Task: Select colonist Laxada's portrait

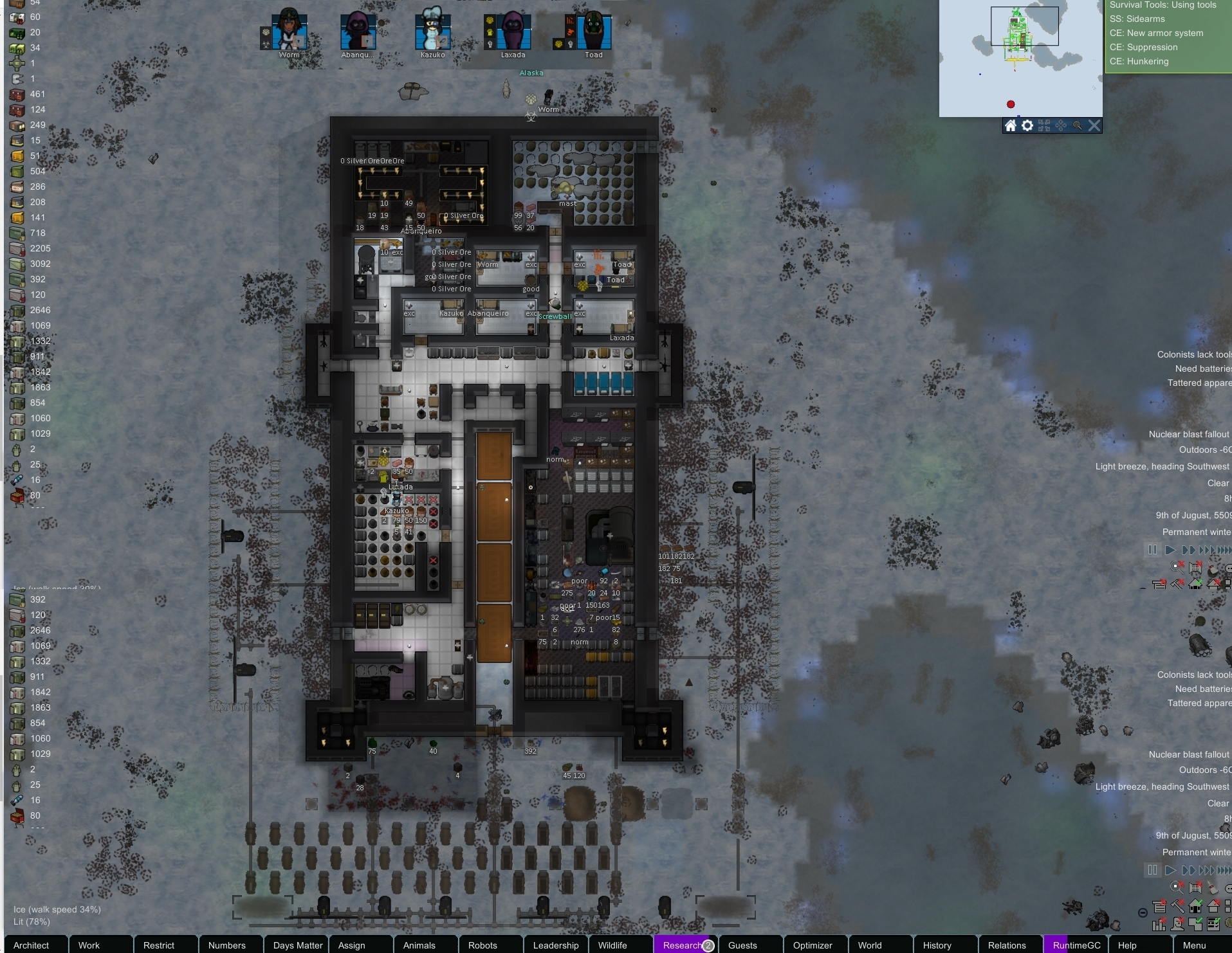Action: (513, 31)
